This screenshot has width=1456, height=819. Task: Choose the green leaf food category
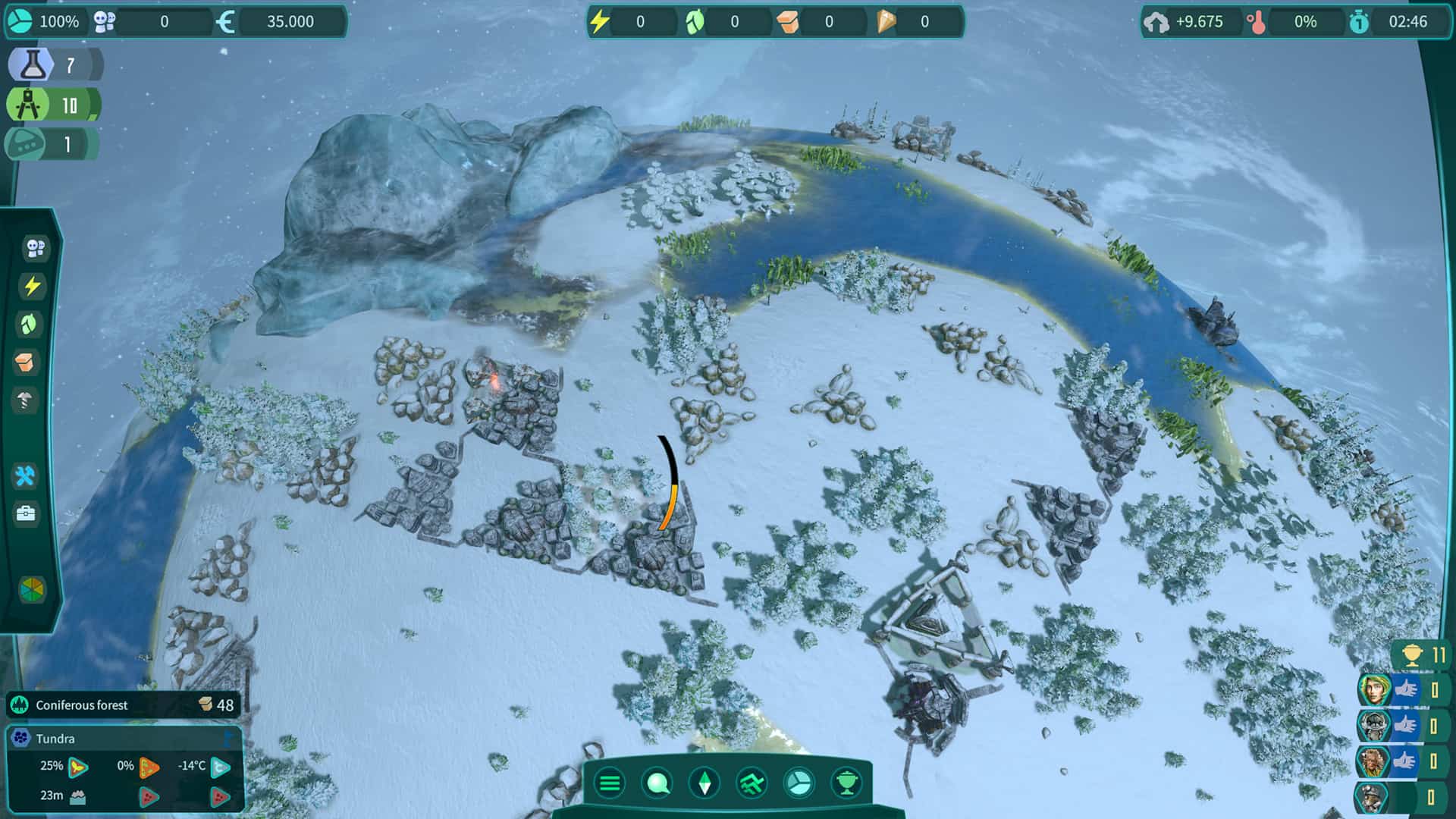tap(29, 325)
